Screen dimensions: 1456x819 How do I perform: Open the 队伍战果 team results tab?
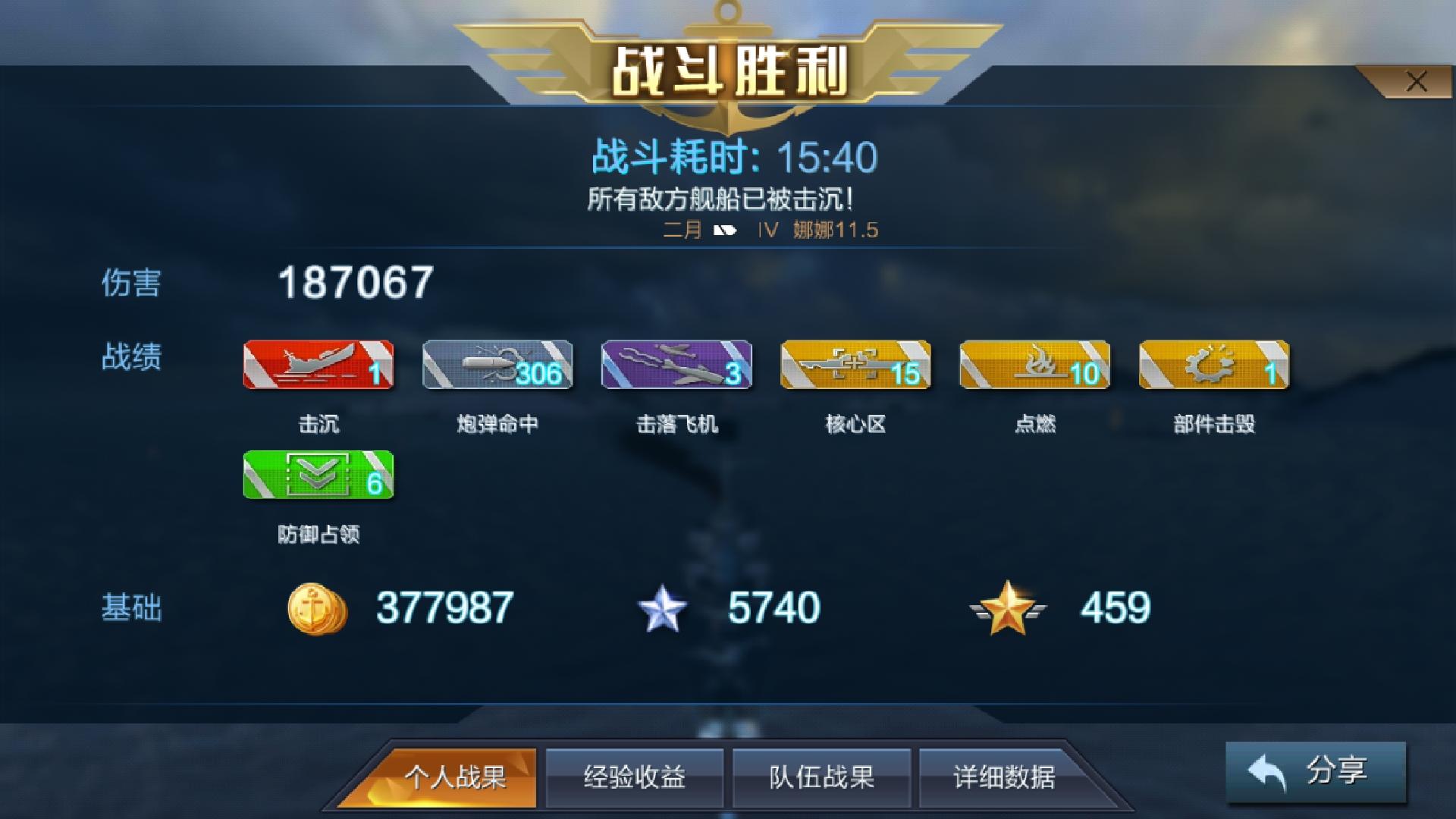(821, 777)
